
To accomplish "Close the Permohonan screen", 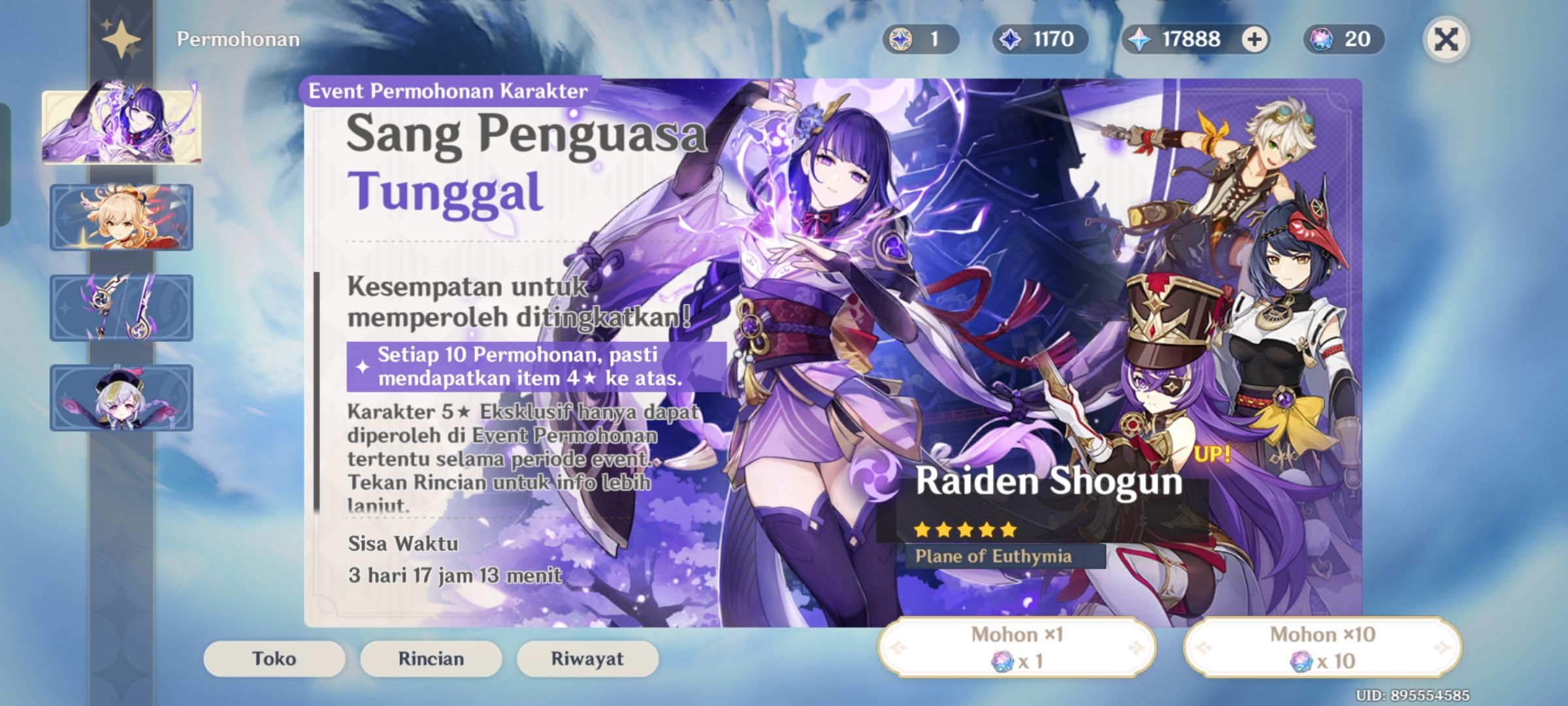I will click(1447, 39).
